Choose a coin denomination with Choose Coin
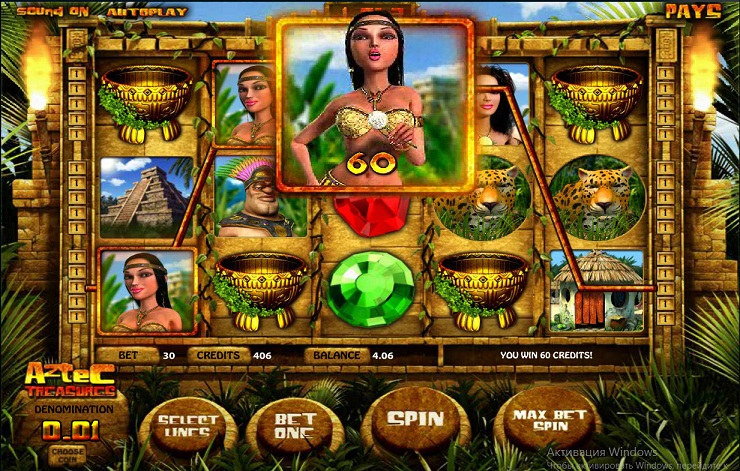740x471 pixels. [x=69, y=452]
